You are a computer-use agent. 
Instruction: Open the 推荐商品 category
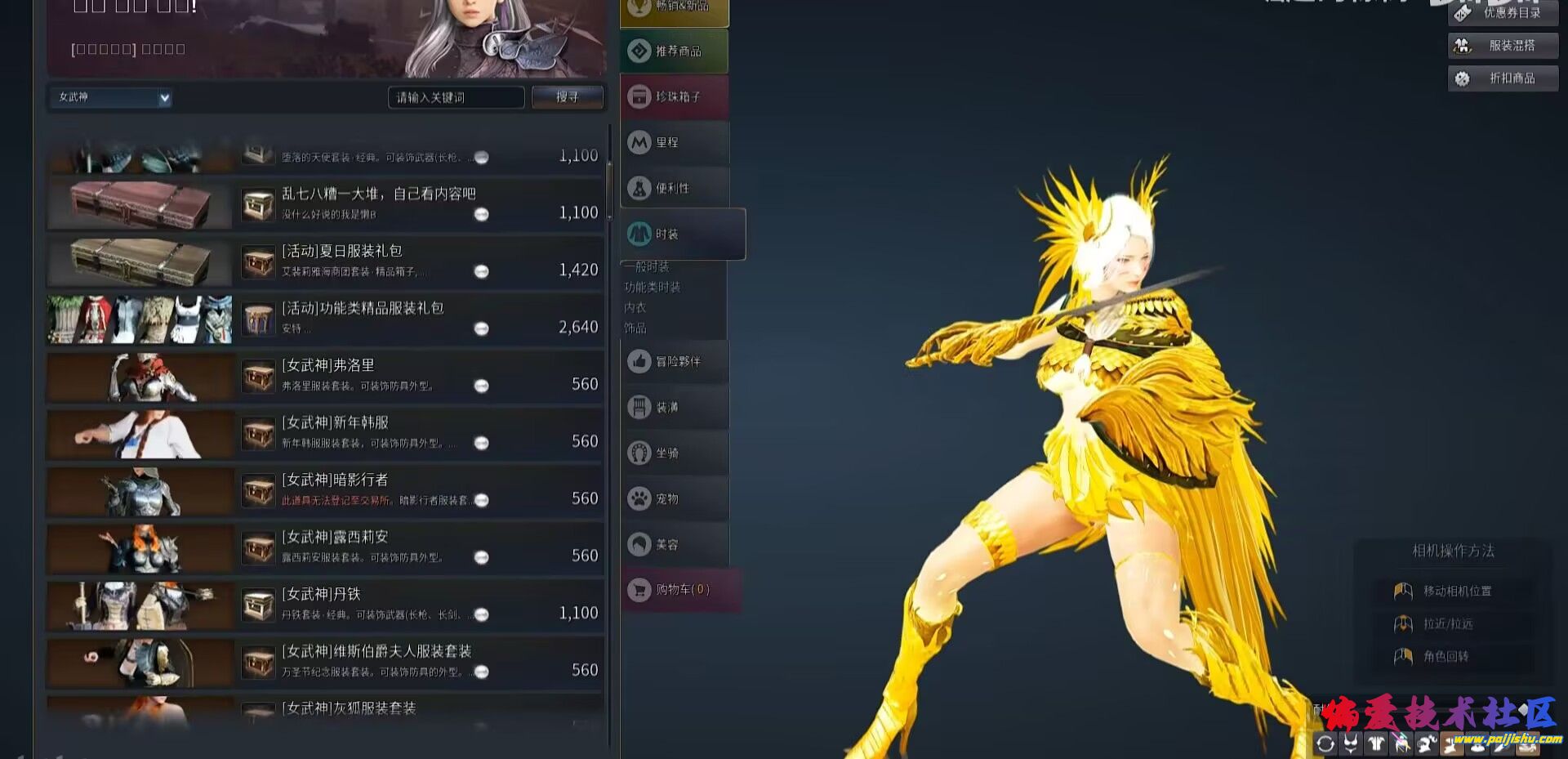click(675, 51)
